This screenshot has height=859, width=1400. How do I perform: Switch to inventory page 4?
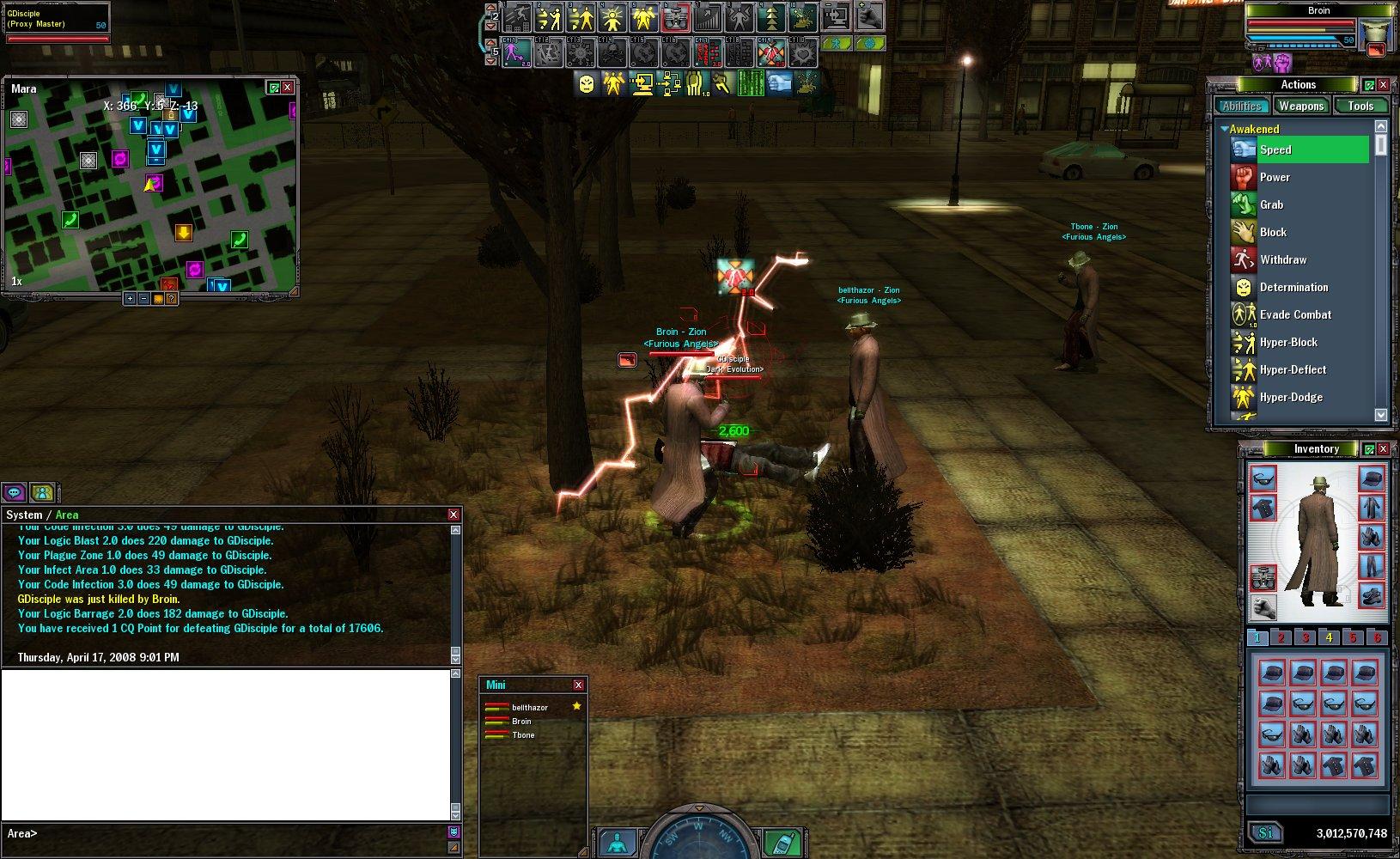(1329, 637)
